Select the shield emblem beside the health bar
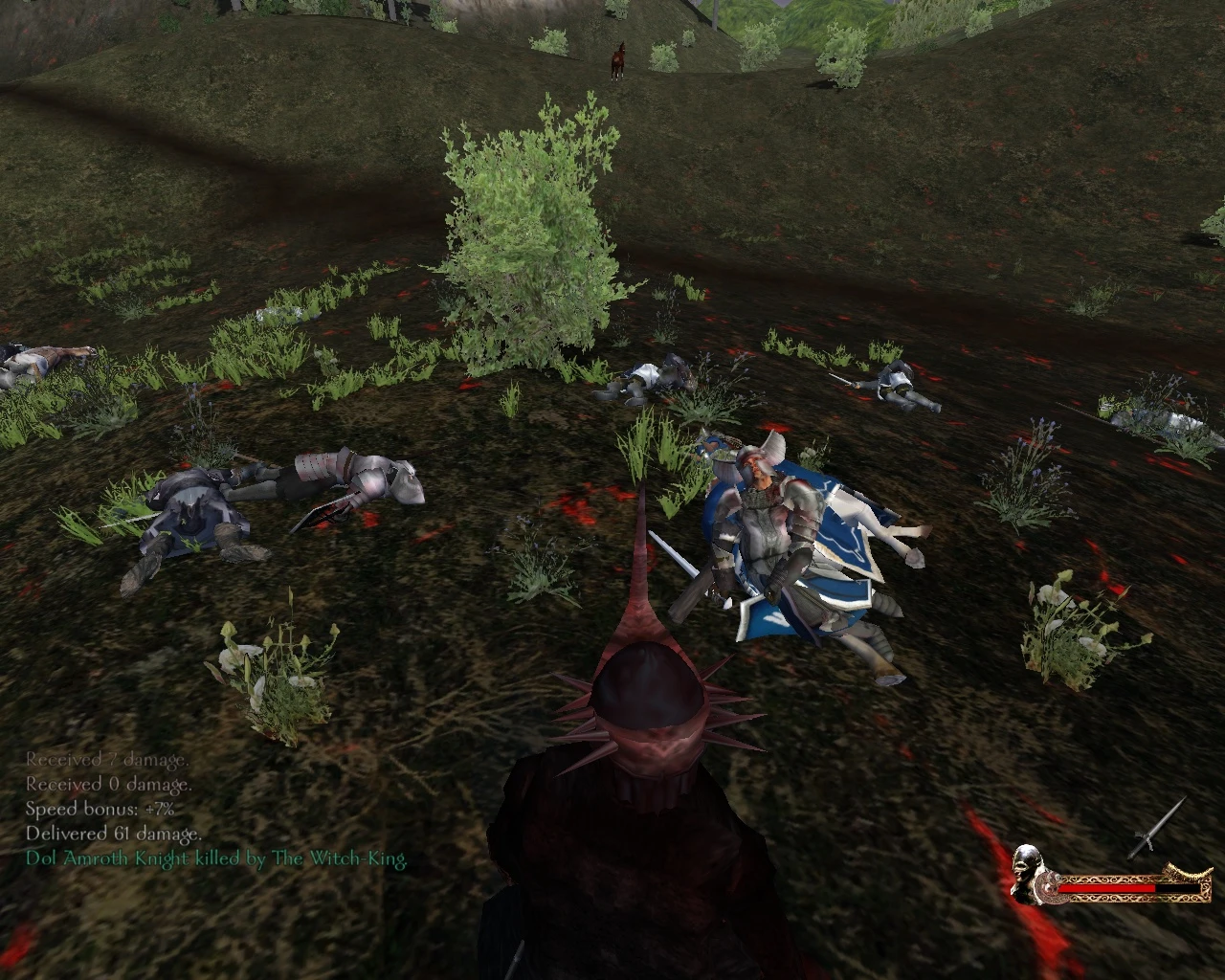 (1050, 888)
